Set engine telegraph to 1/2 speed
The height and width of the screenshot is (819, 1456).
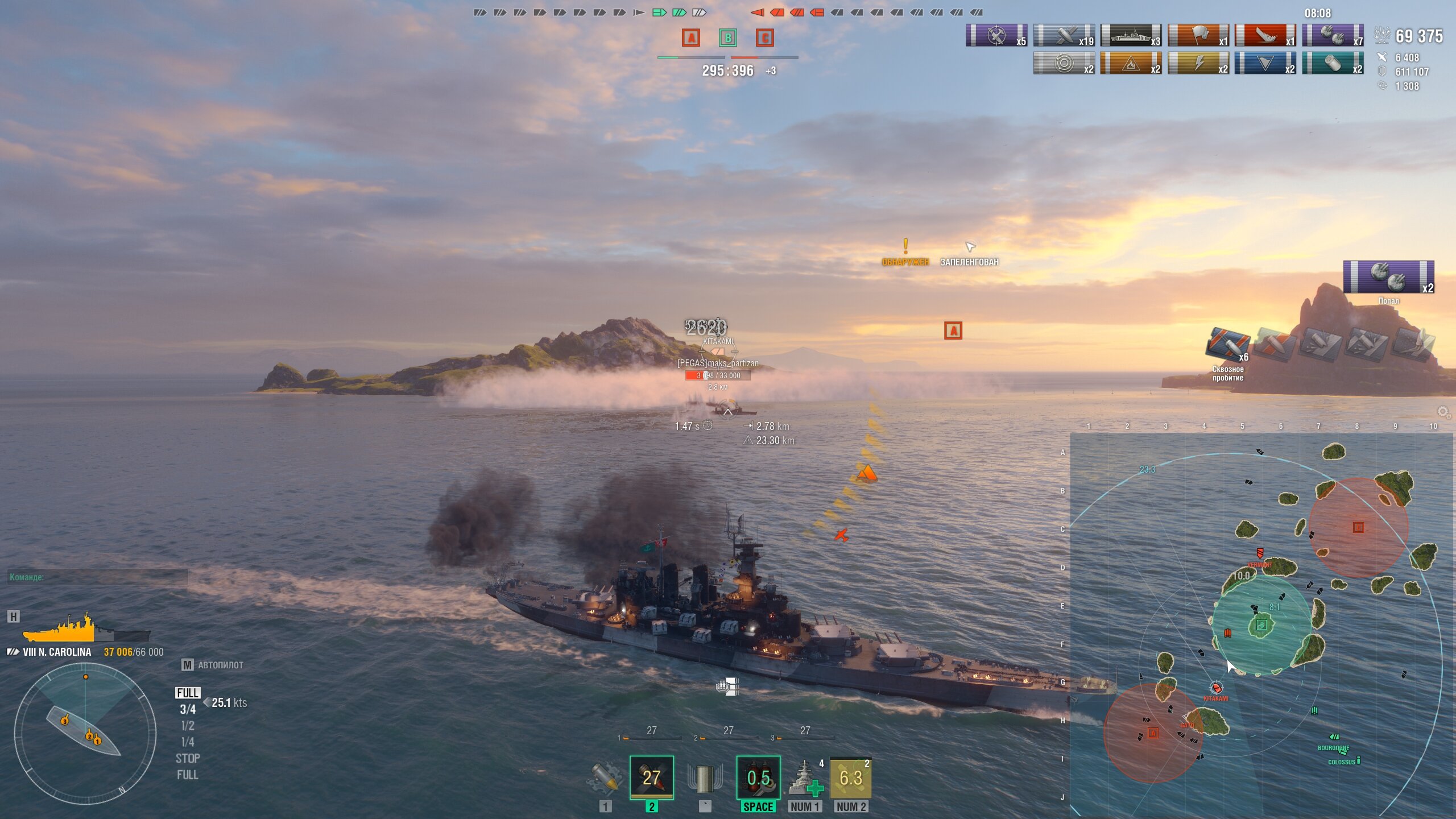pyautogui.click(x=188, y=726)
